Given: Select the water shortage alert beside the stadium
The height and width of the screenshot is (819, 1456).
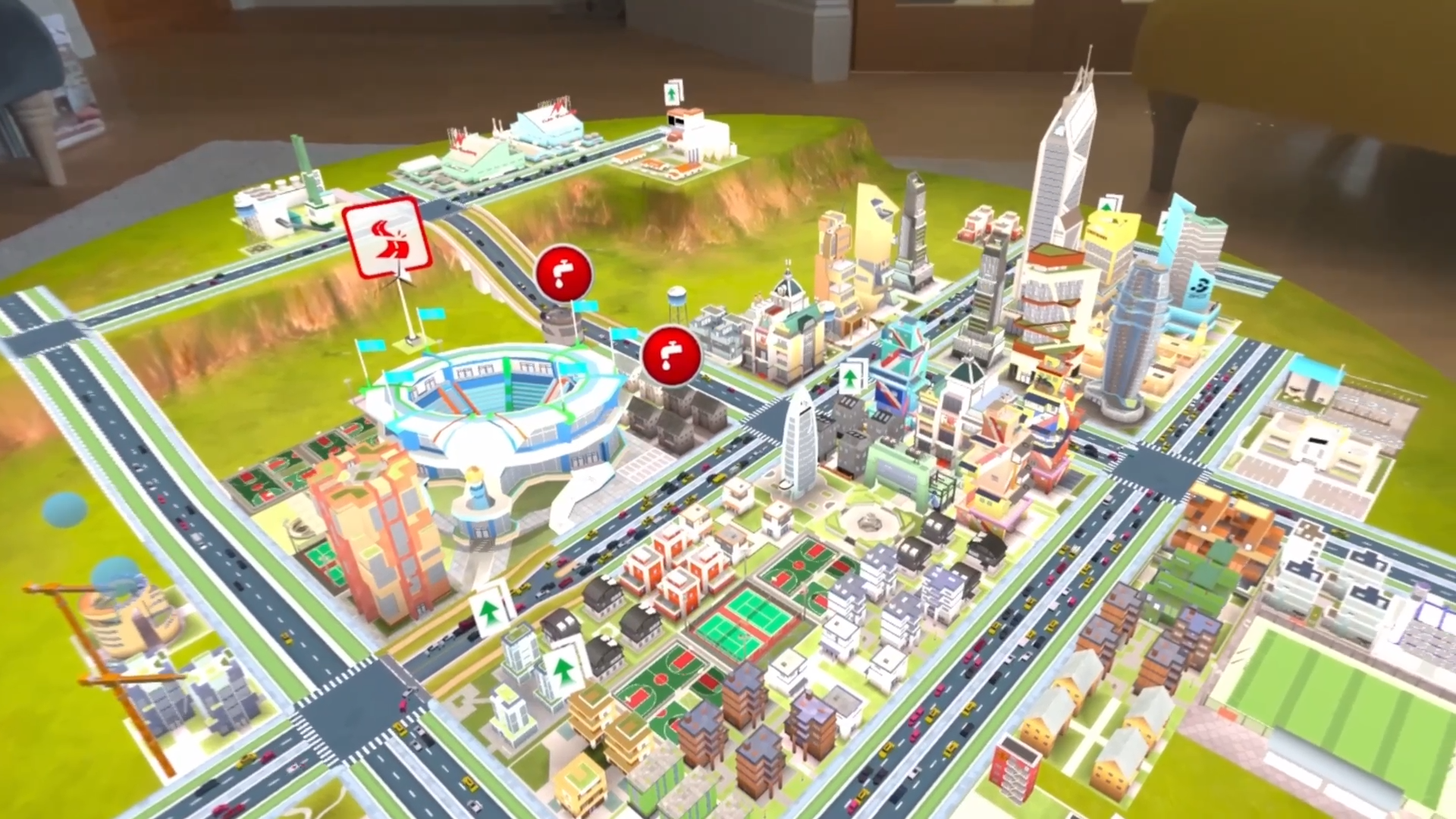Looking at the screenshot, I should [563, 272].
